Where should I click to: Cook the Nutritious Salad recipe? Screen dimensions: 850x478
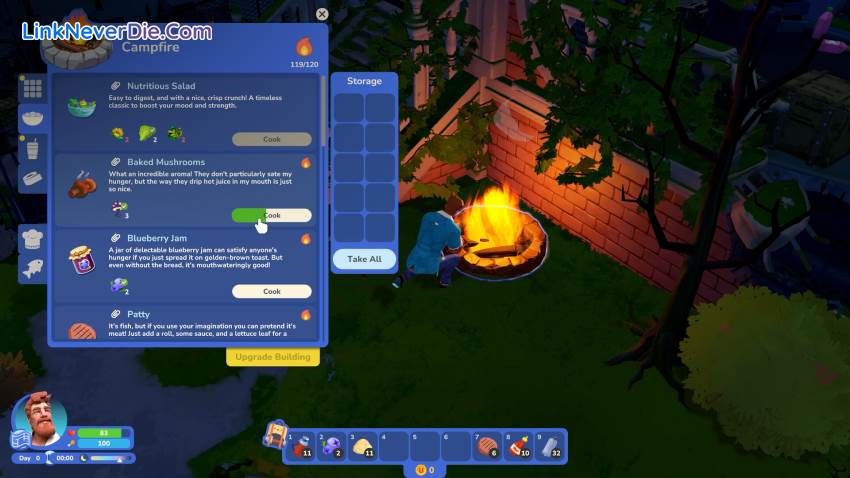271,139
